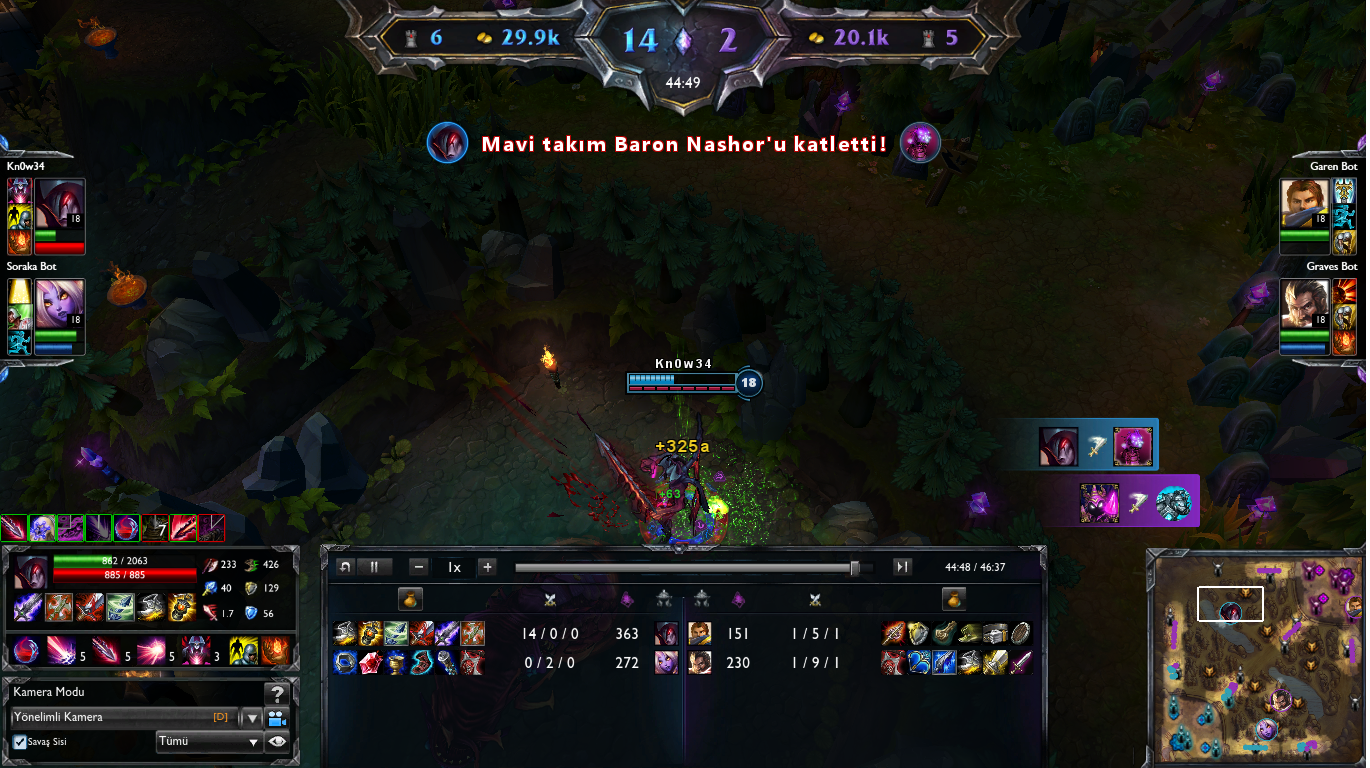
Task: Open the Kamera Modu help question mark
Action: coord(277,693)
